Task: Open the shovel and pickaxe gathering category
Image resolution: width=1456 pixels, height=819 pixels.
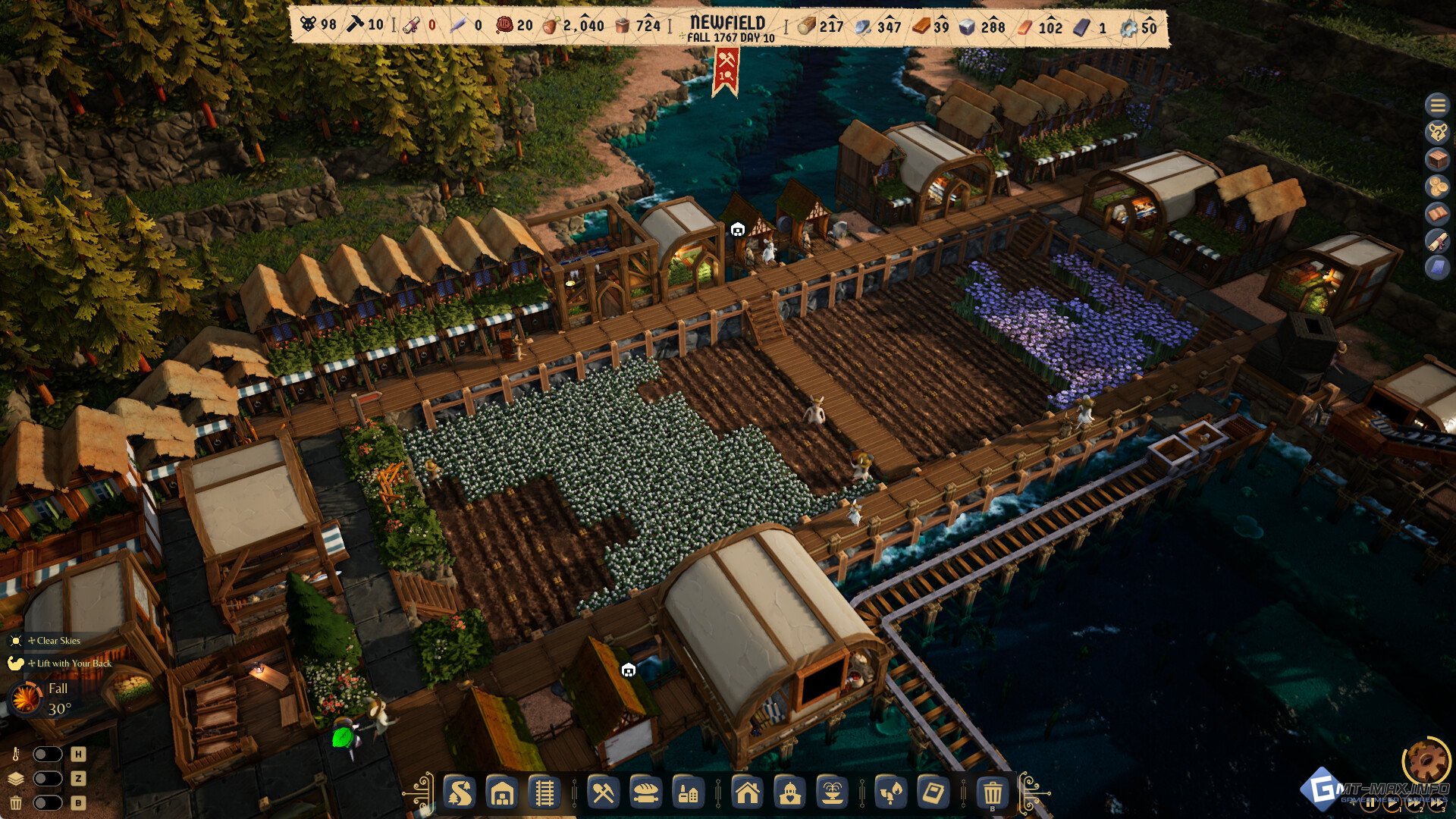Action: 603,793
